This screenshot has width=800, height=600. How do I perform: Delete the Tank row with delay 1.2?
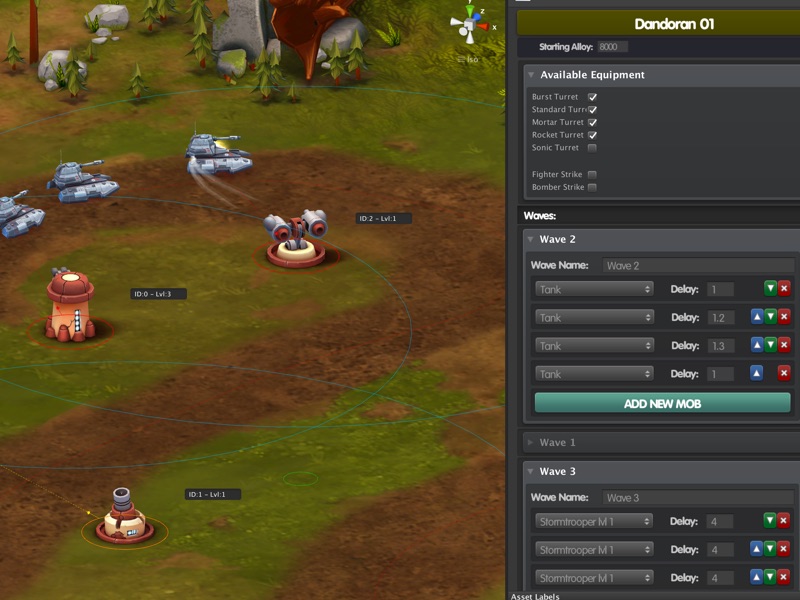point(784,317)
